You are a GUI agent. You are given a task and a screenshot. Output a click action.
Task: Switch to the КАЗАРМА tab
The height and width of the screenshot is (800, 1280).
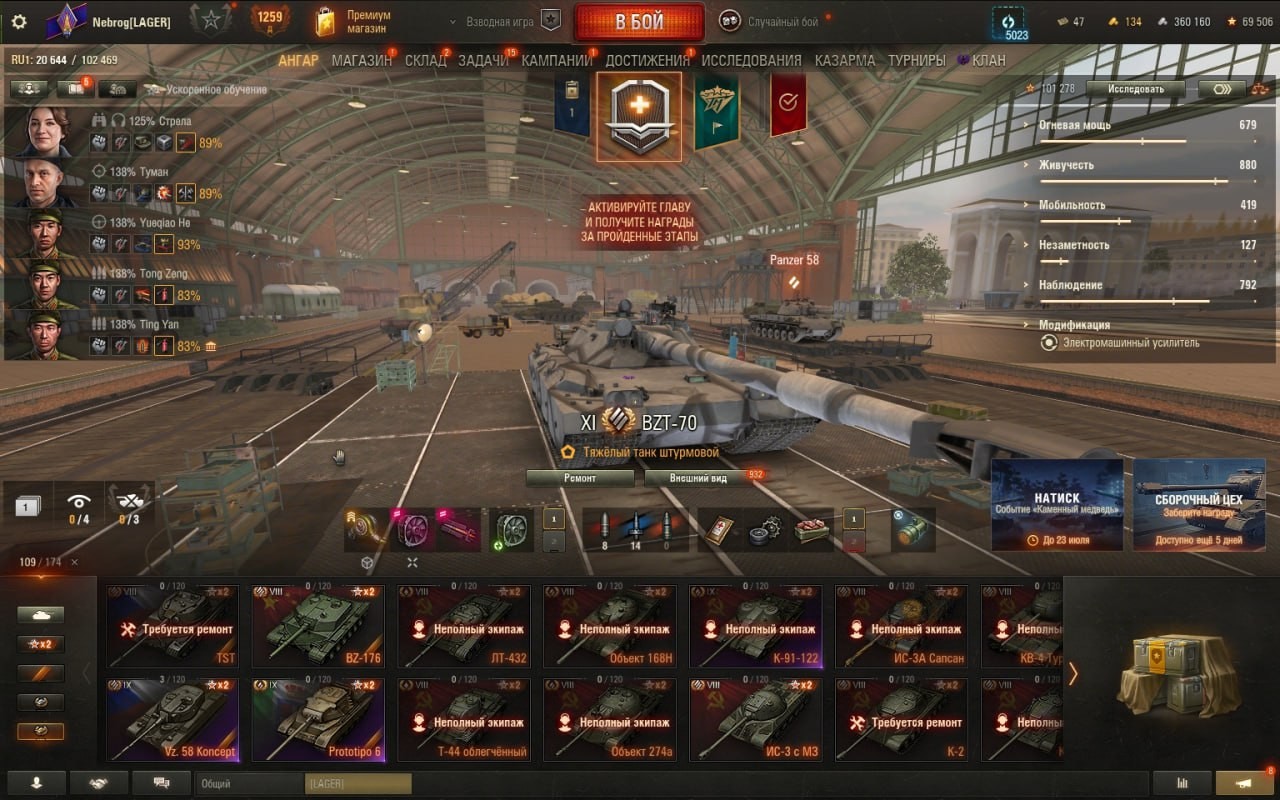pyautogui.click(x=844, y=60)
